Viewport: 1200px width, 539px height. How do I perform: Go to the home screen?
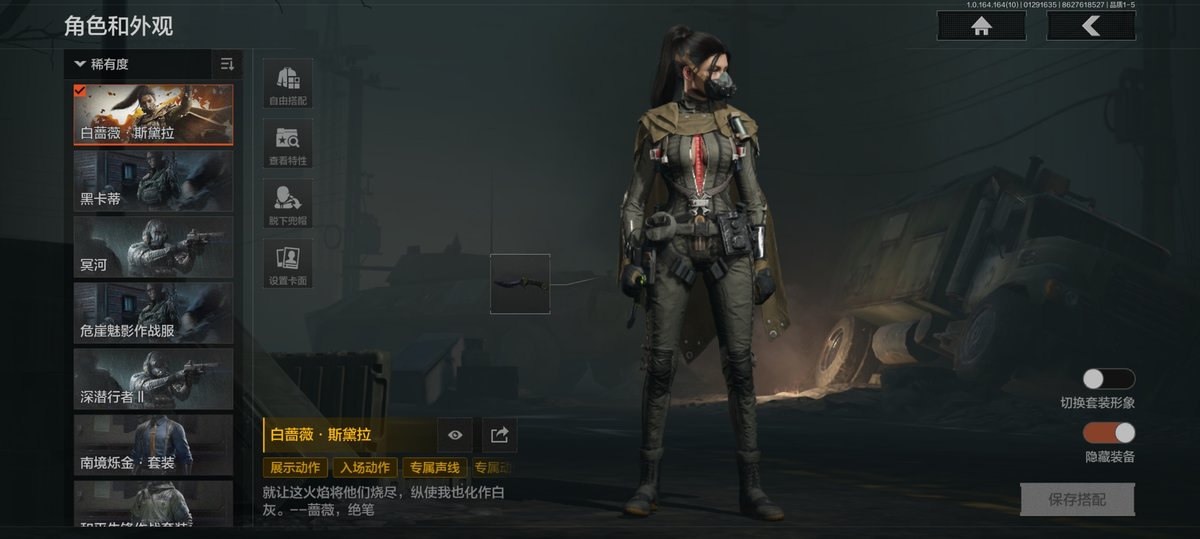coord(980,26)
